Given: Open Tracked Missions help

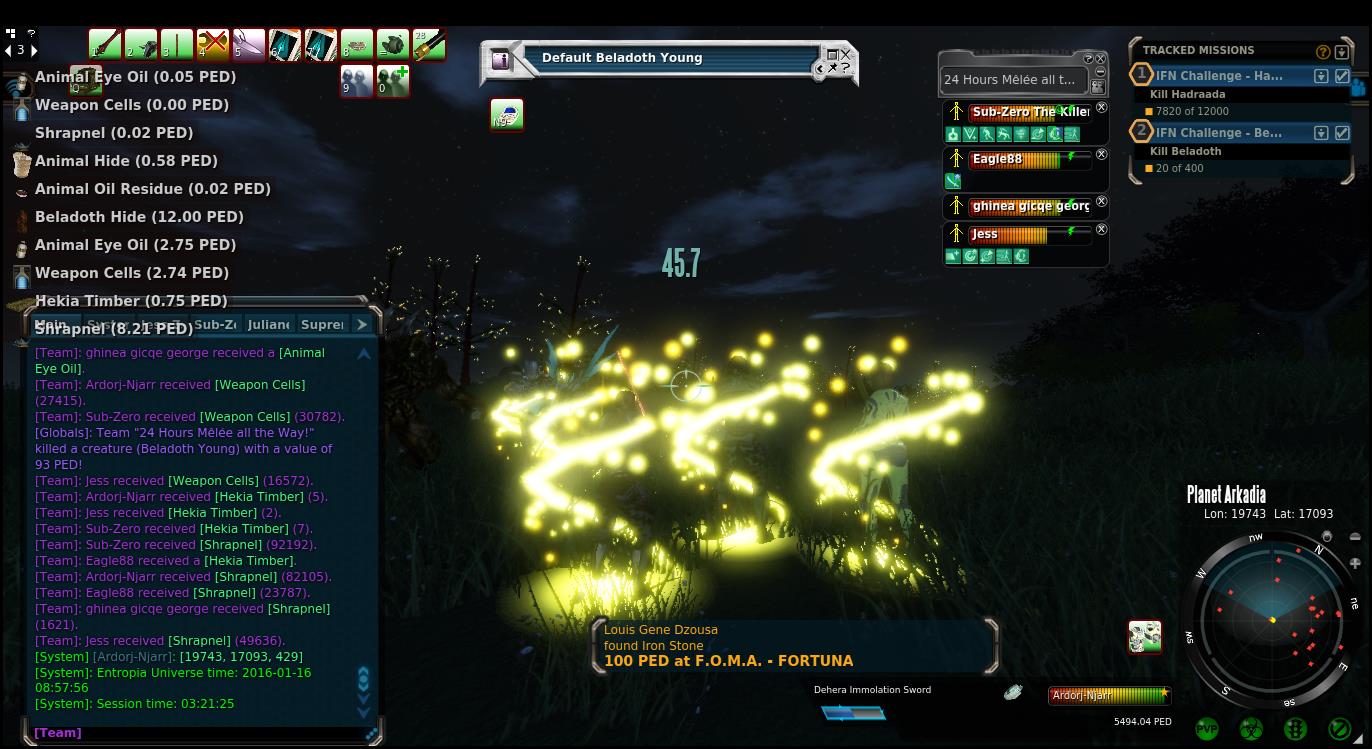Looking at the screenshot, I should click(x=1323, y=52).
